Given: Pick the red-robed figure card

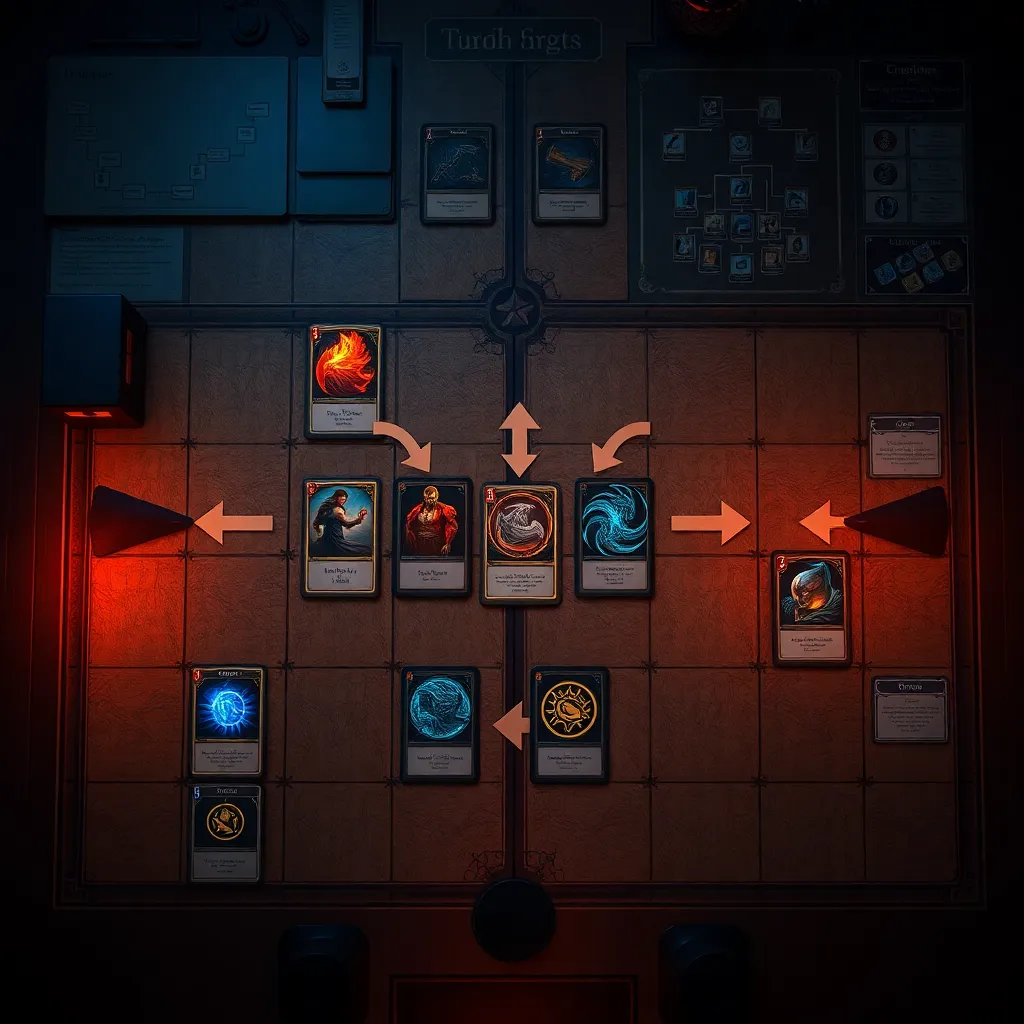Looking at the screenshot, I should tap(433, 536).
